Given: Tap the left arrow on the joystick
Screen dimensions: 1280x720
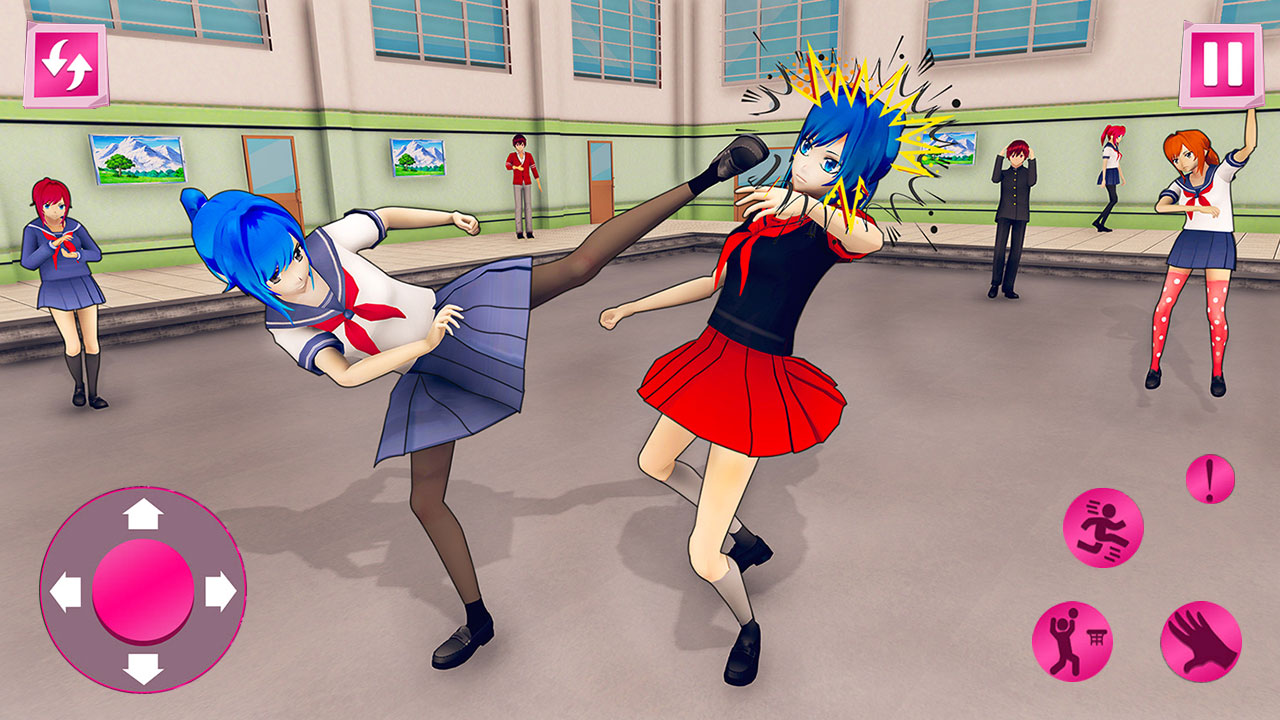Looking at the screenshot, I should tap(68, 590).
